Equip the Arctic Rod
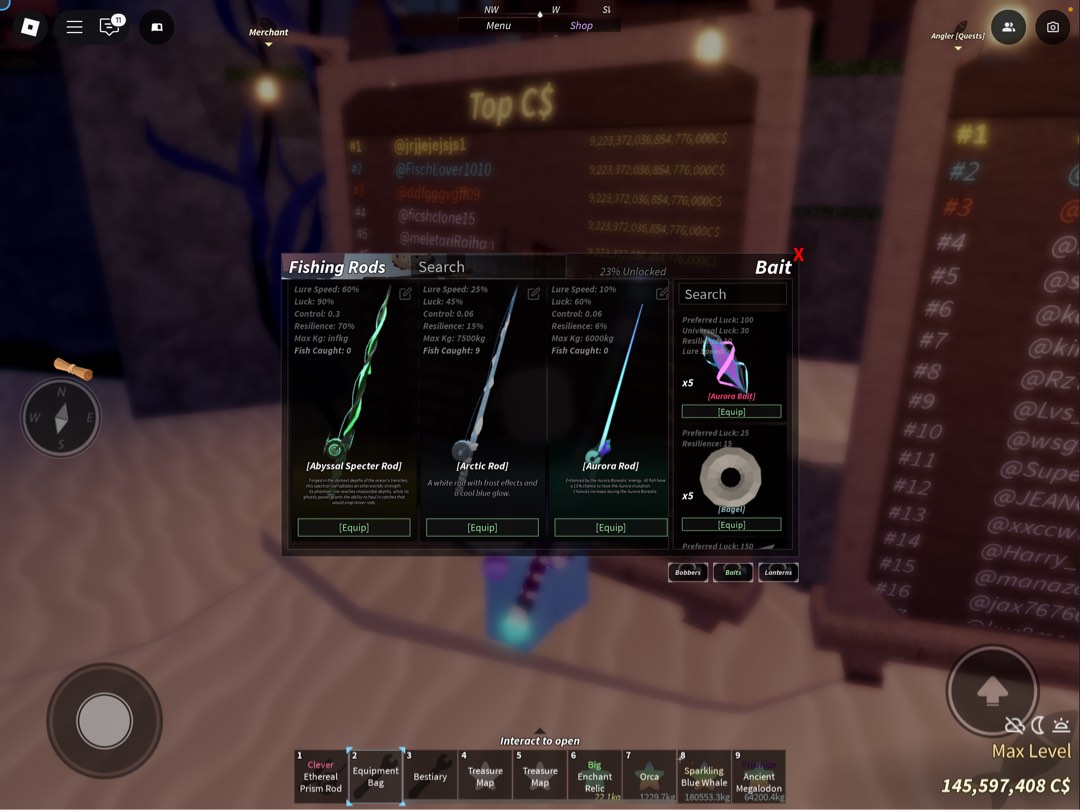 [482, 527]
